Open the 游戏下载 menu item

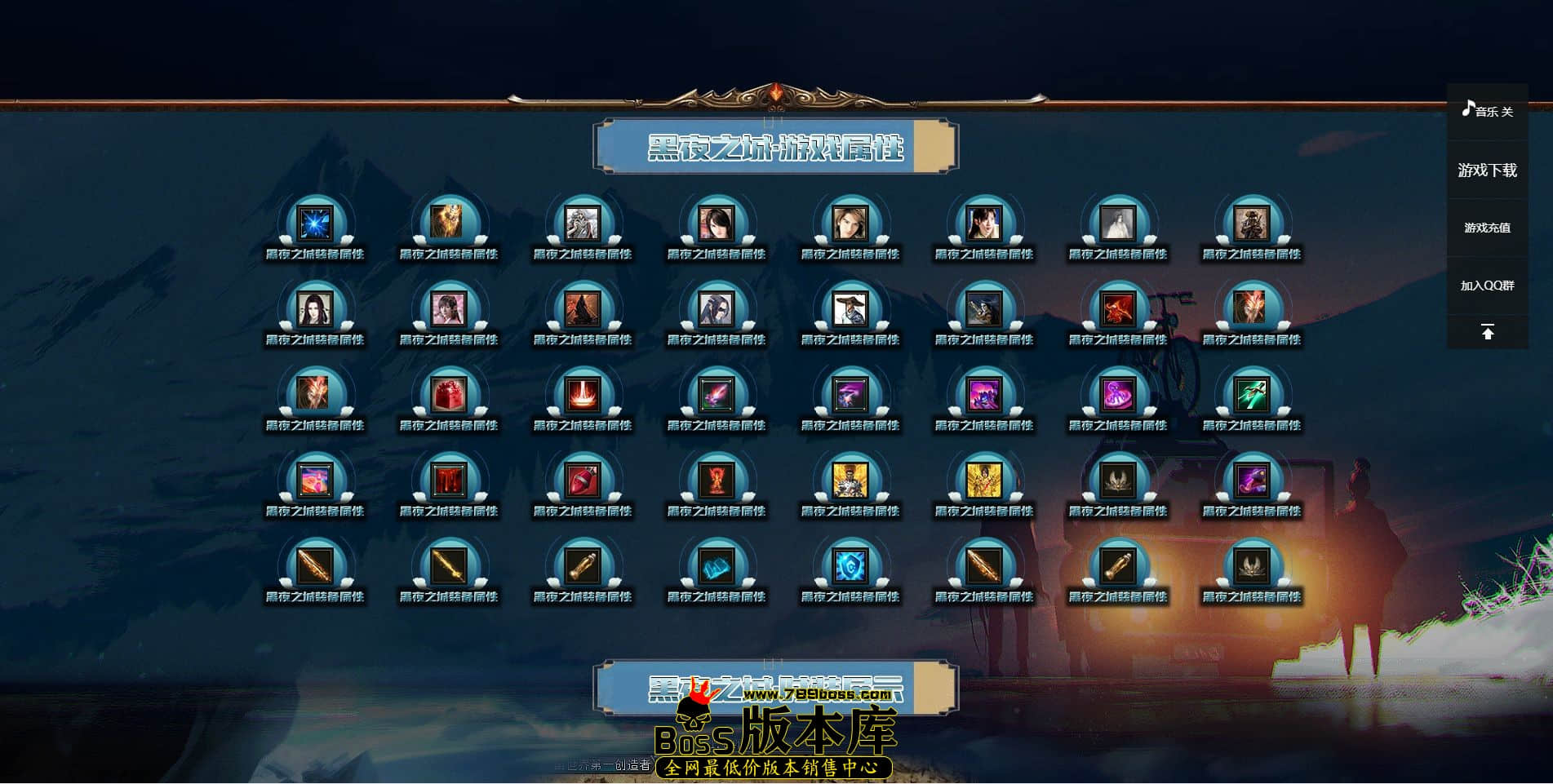pyautogui.click(x=1487, y=171)
